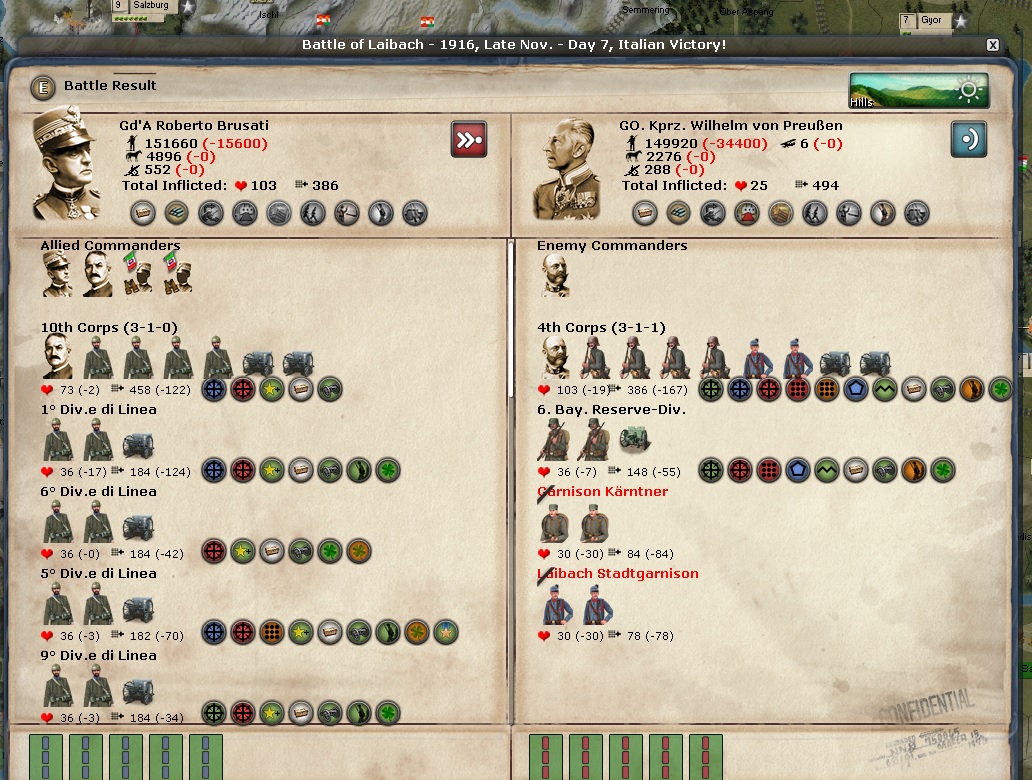Click the enemy commander portrait under Enemy Commanders

point(556,275)
